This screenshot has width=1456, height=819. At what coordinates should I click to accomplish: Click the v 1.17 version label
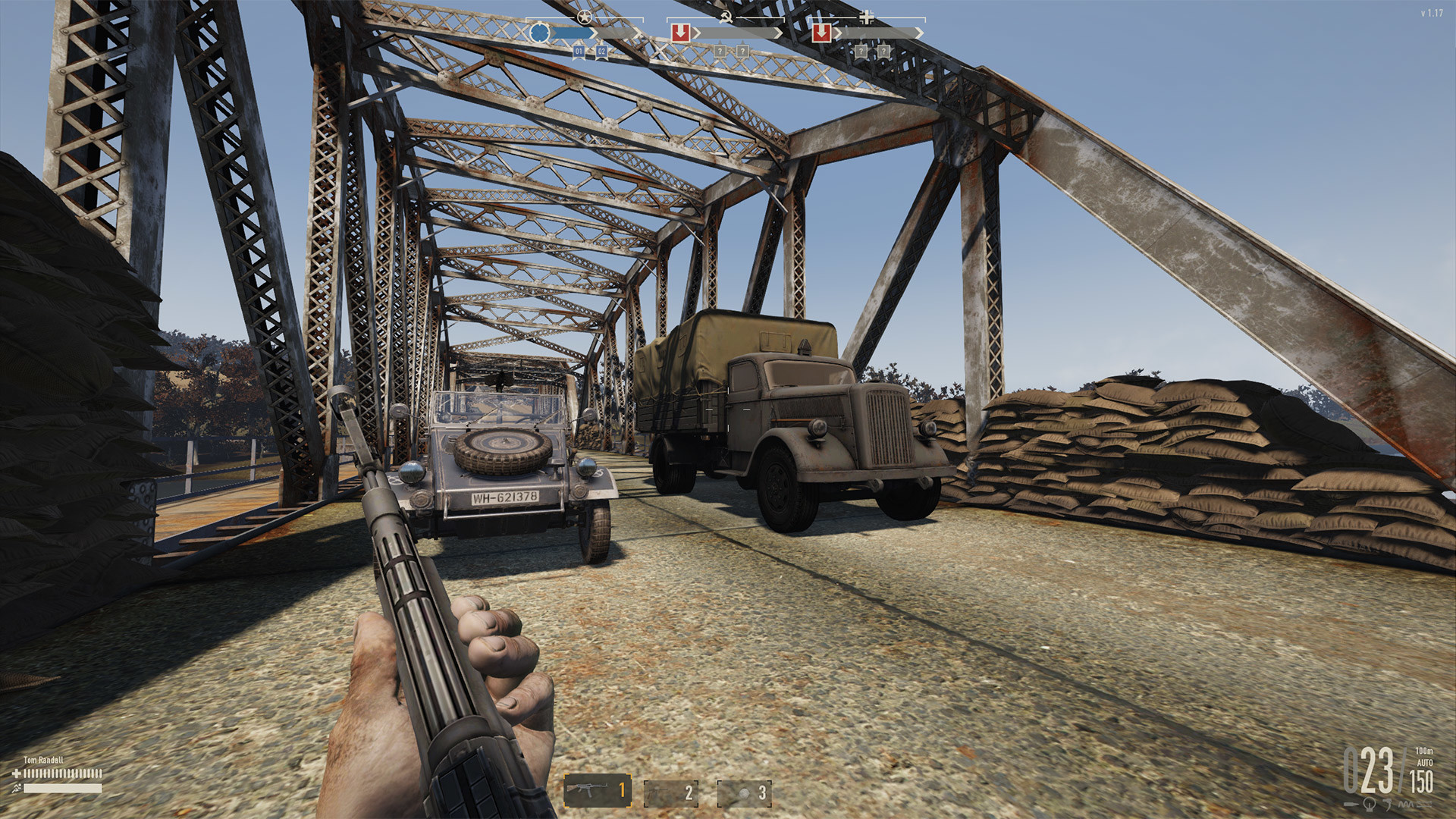pyautogui.click(x=1433, y=11)
